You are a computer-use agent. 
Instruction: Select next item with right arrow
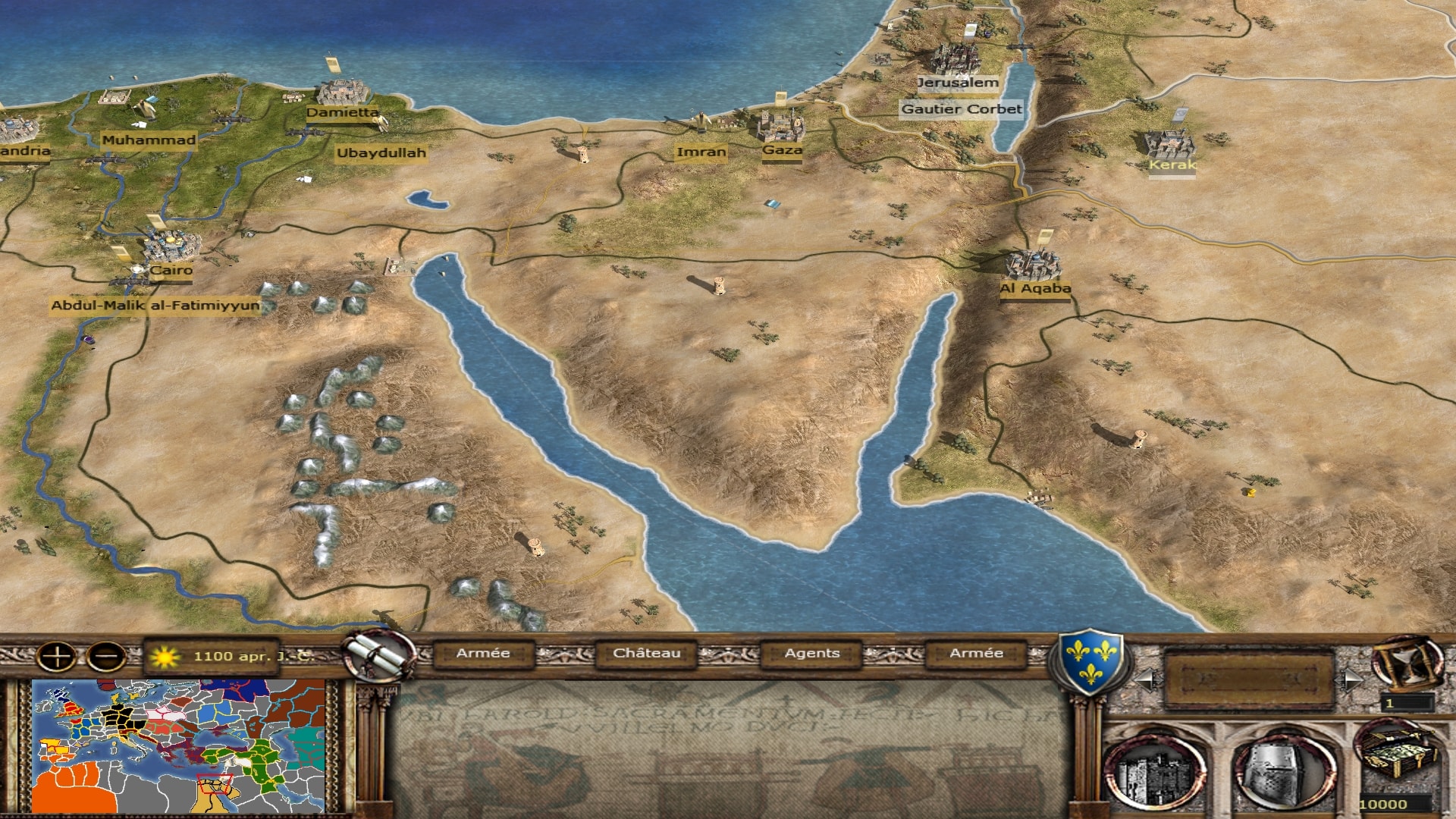[1352, 679]
